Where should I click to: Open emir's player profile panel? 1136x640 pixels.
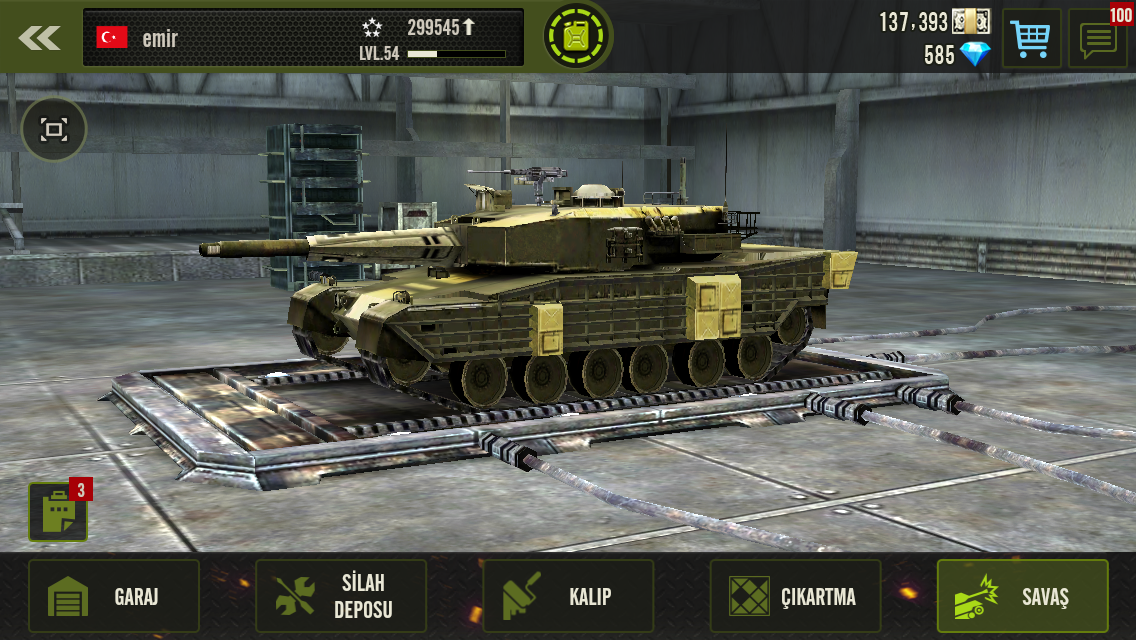303,38
